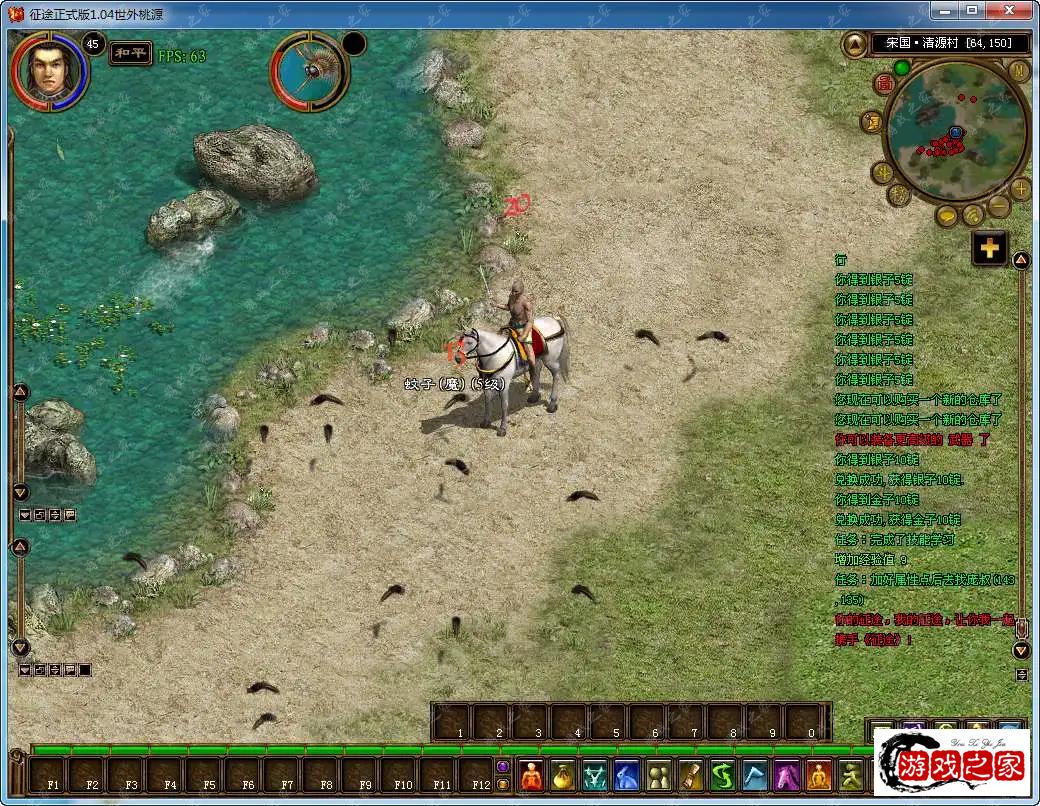Open the scroll icon in the bottom bar
The height and width of the screenshot is (806, 1040).
691,776
